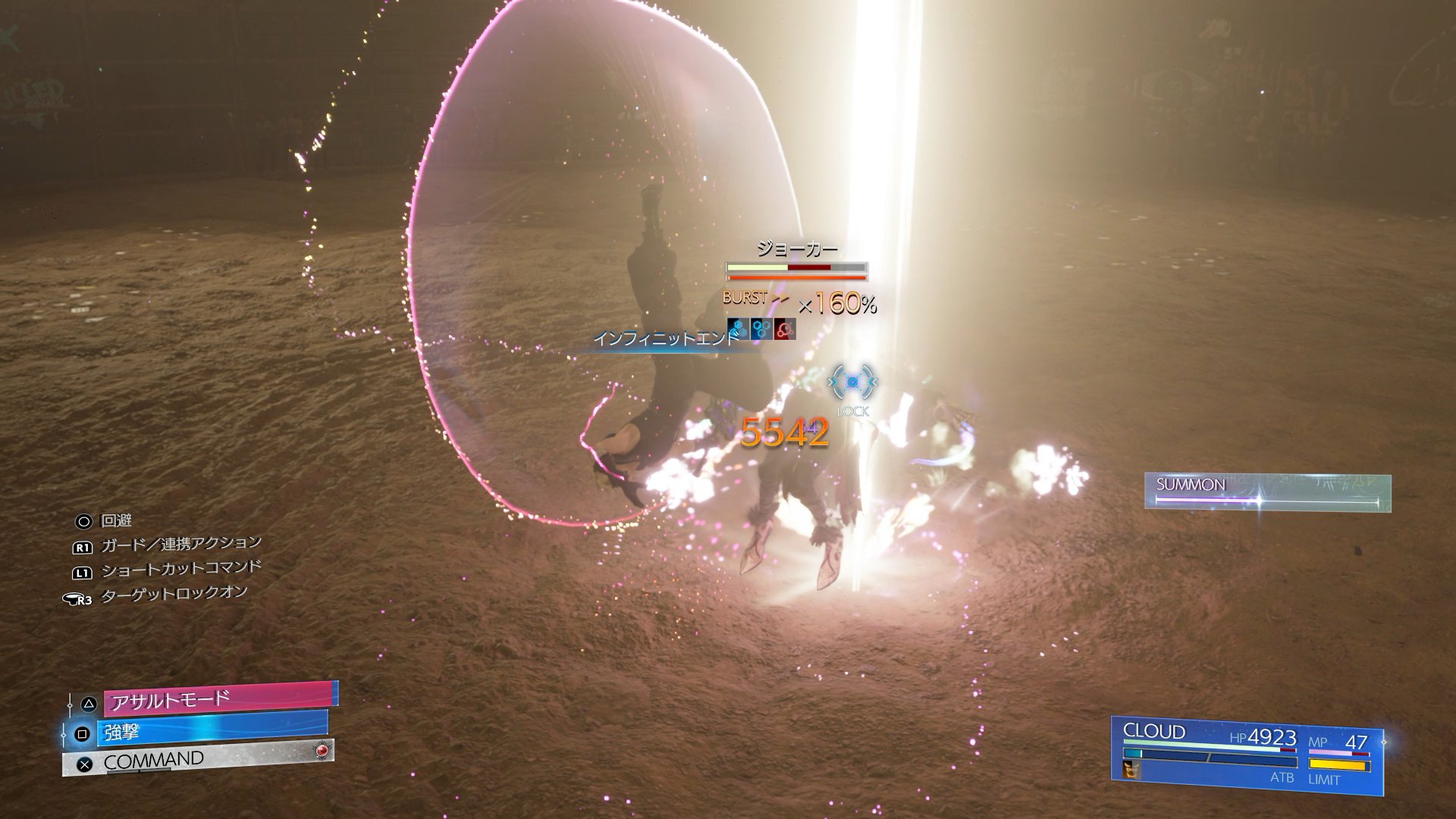This screenshot has width=1456, height=819.
Task: Choose the 強撃 attack entry
Action: 212,733
